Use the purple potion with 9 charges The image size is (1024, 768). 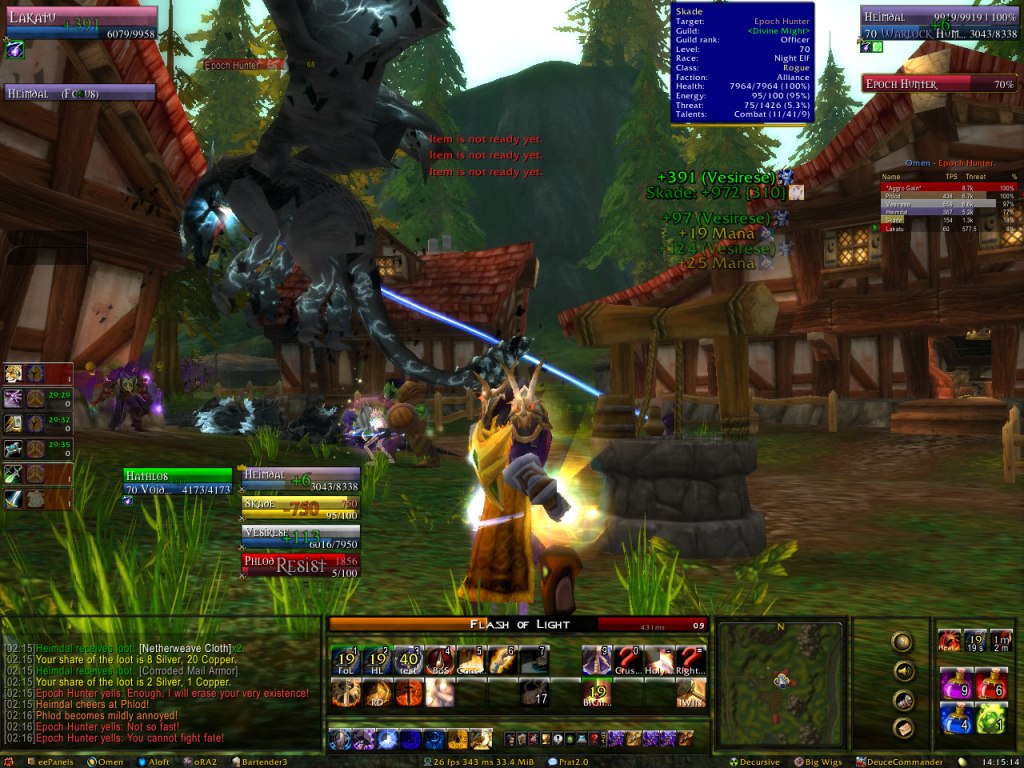(954, 684)
